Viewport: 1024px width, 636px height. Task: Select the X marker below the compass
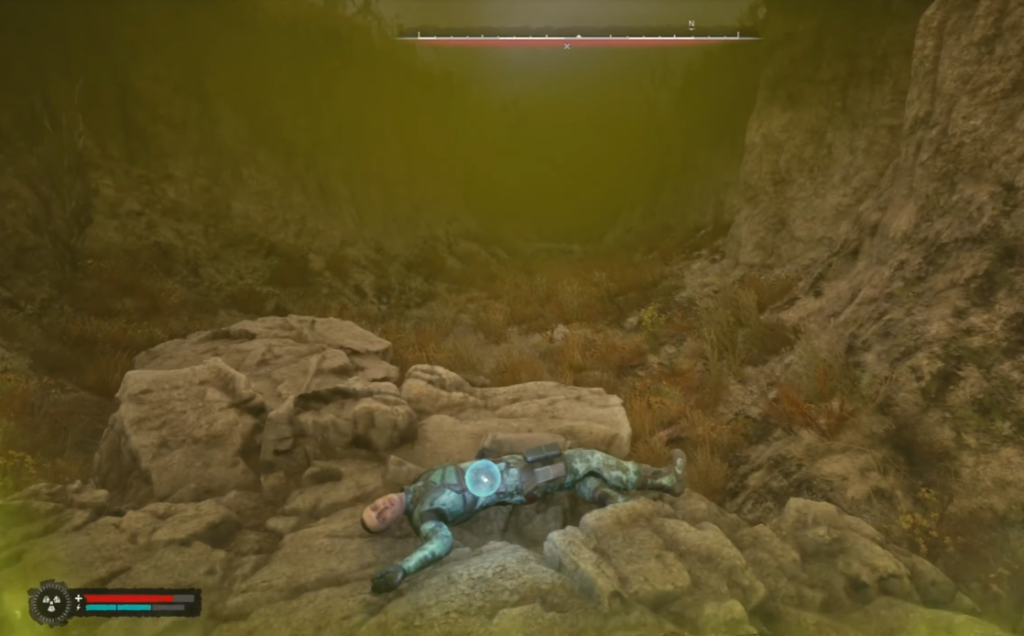(x=567, y=46)
